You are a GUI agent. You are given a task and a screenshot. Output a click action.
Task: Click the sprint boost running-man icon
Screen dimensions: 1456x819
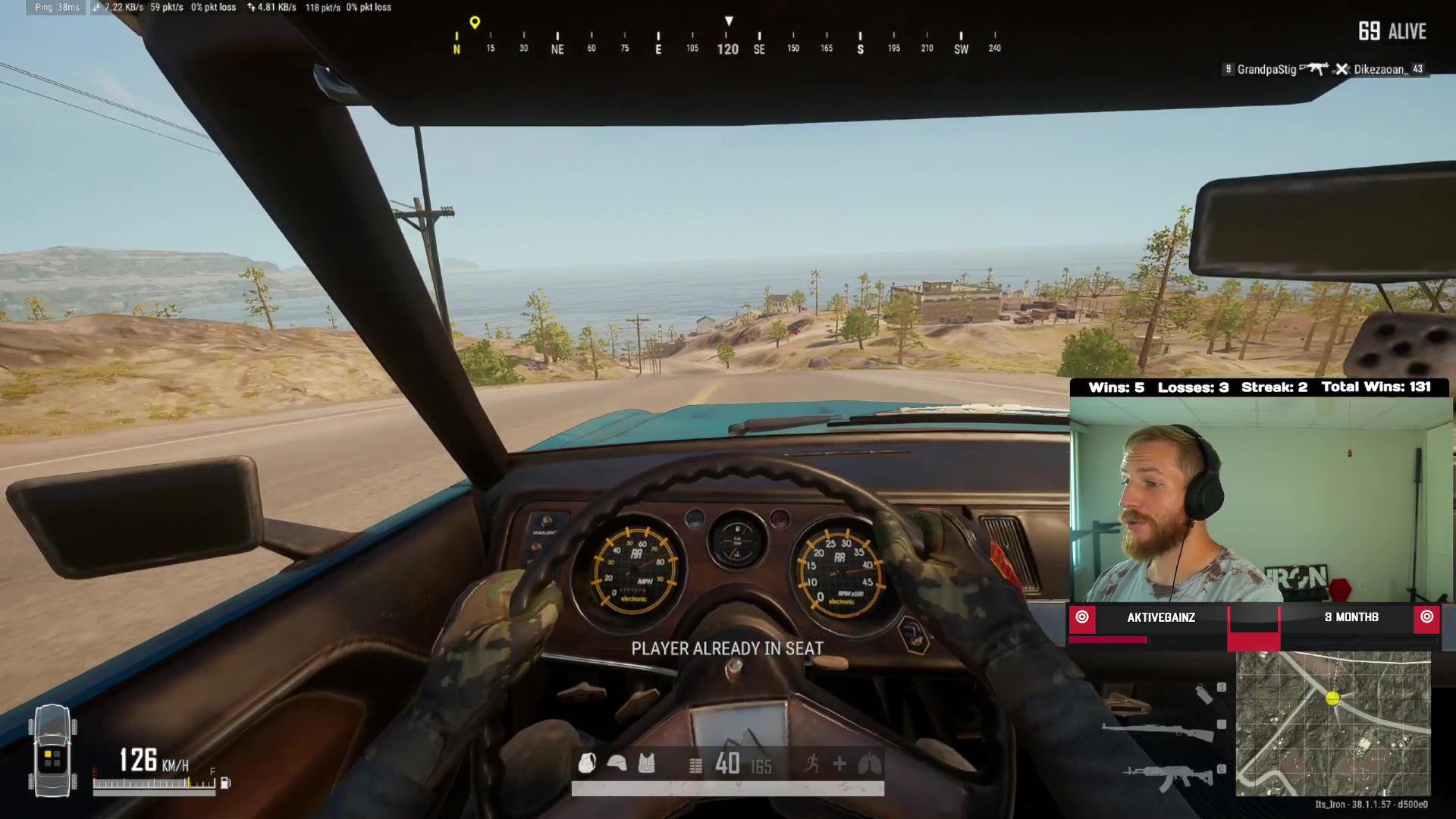[811, 764]
